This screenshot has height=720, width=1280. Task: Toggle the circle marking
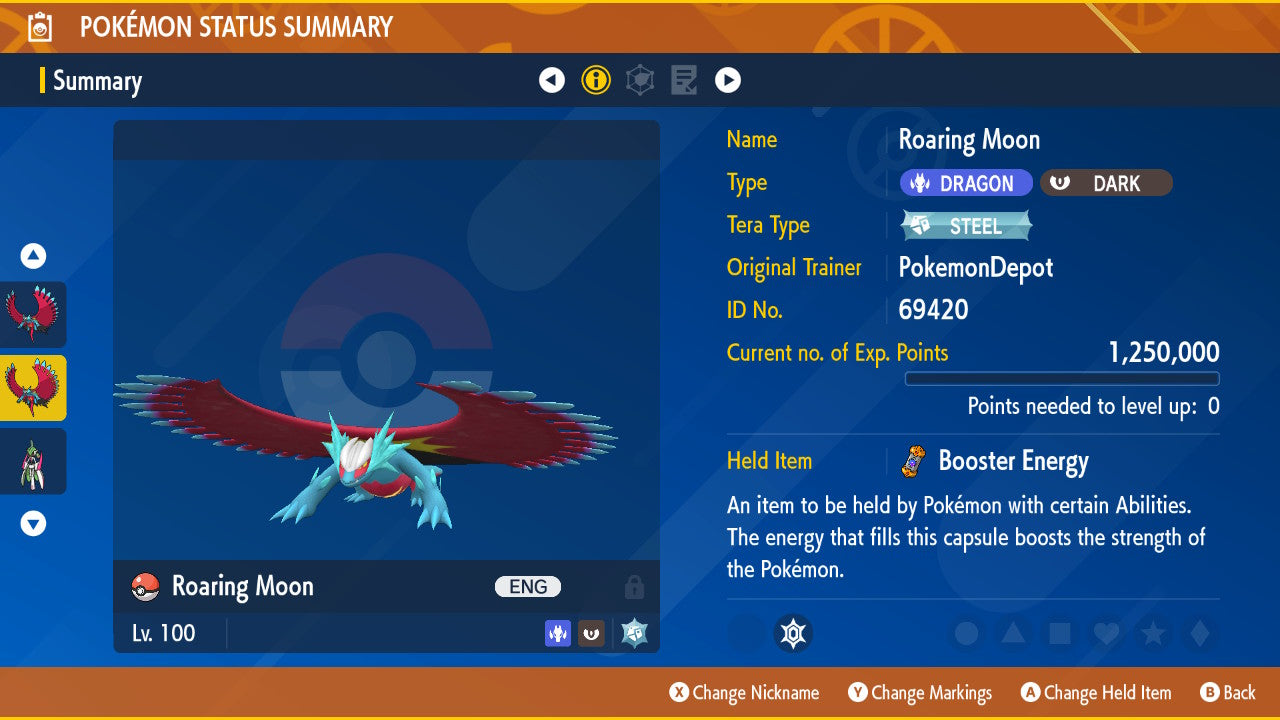pyautogui.click(x=967, y=634)
